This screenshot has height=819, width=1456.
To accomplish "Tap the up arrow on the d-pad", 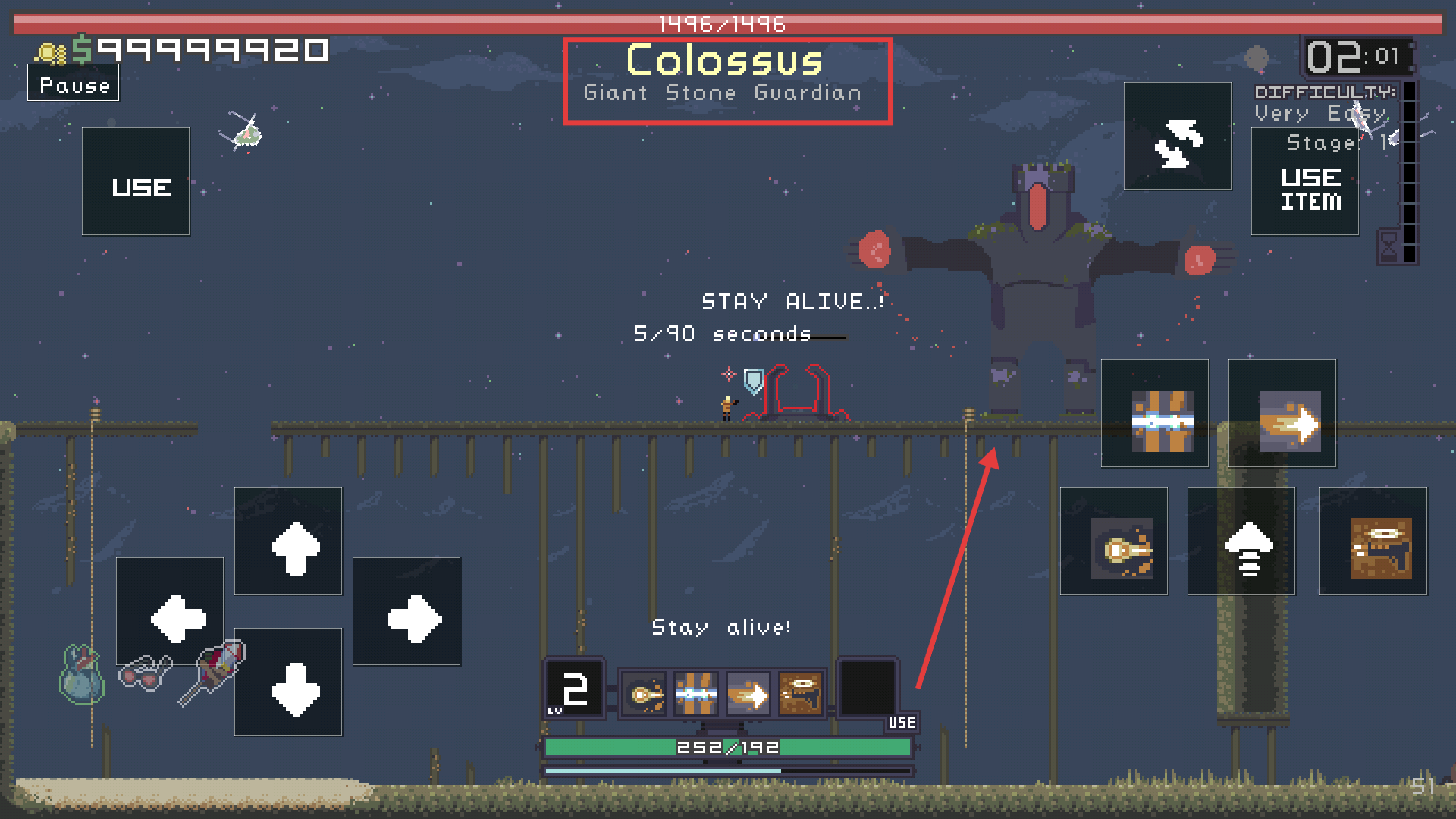I will click(288, 541).
